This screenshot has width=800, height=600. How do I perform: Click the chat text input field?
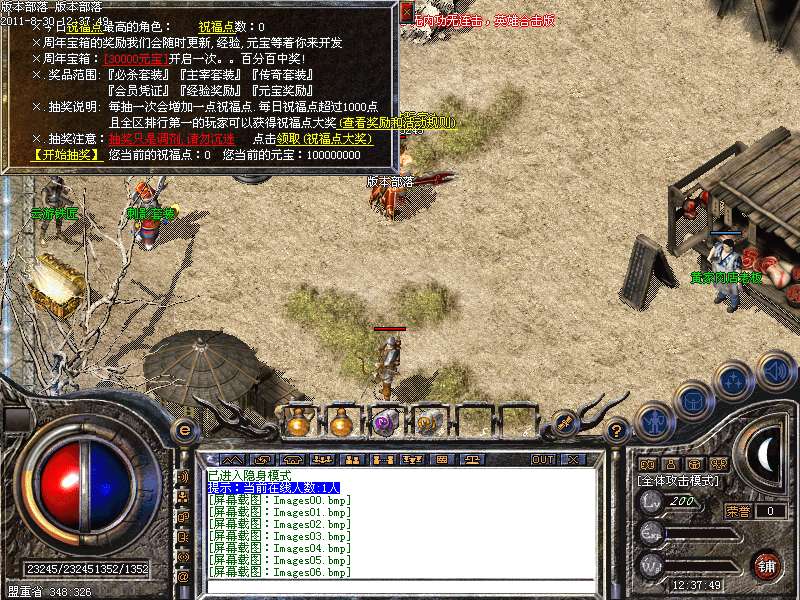[400, 587]
